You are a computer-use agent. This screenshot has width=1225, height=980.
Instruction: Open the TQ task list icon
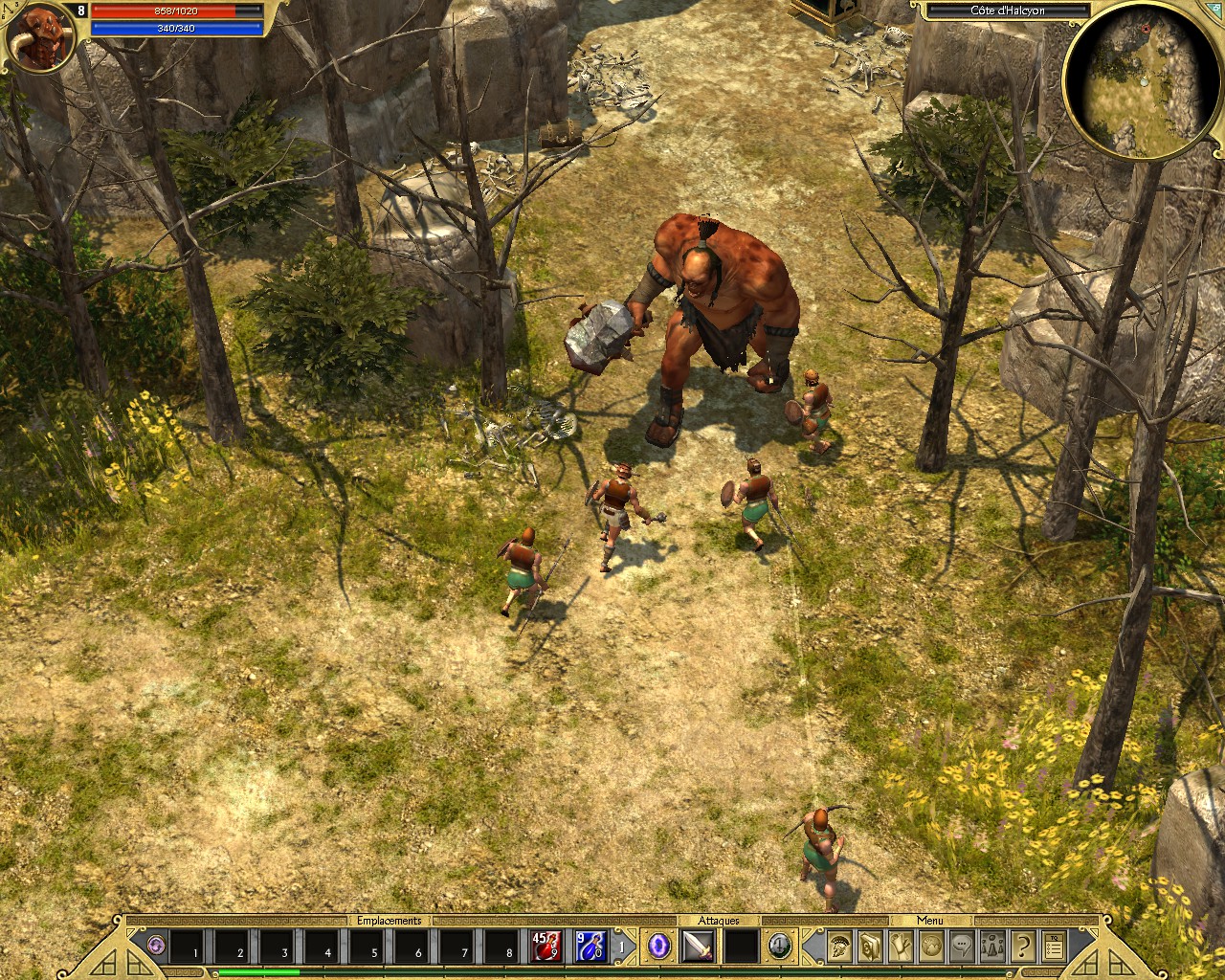(x=1054, y=944)
